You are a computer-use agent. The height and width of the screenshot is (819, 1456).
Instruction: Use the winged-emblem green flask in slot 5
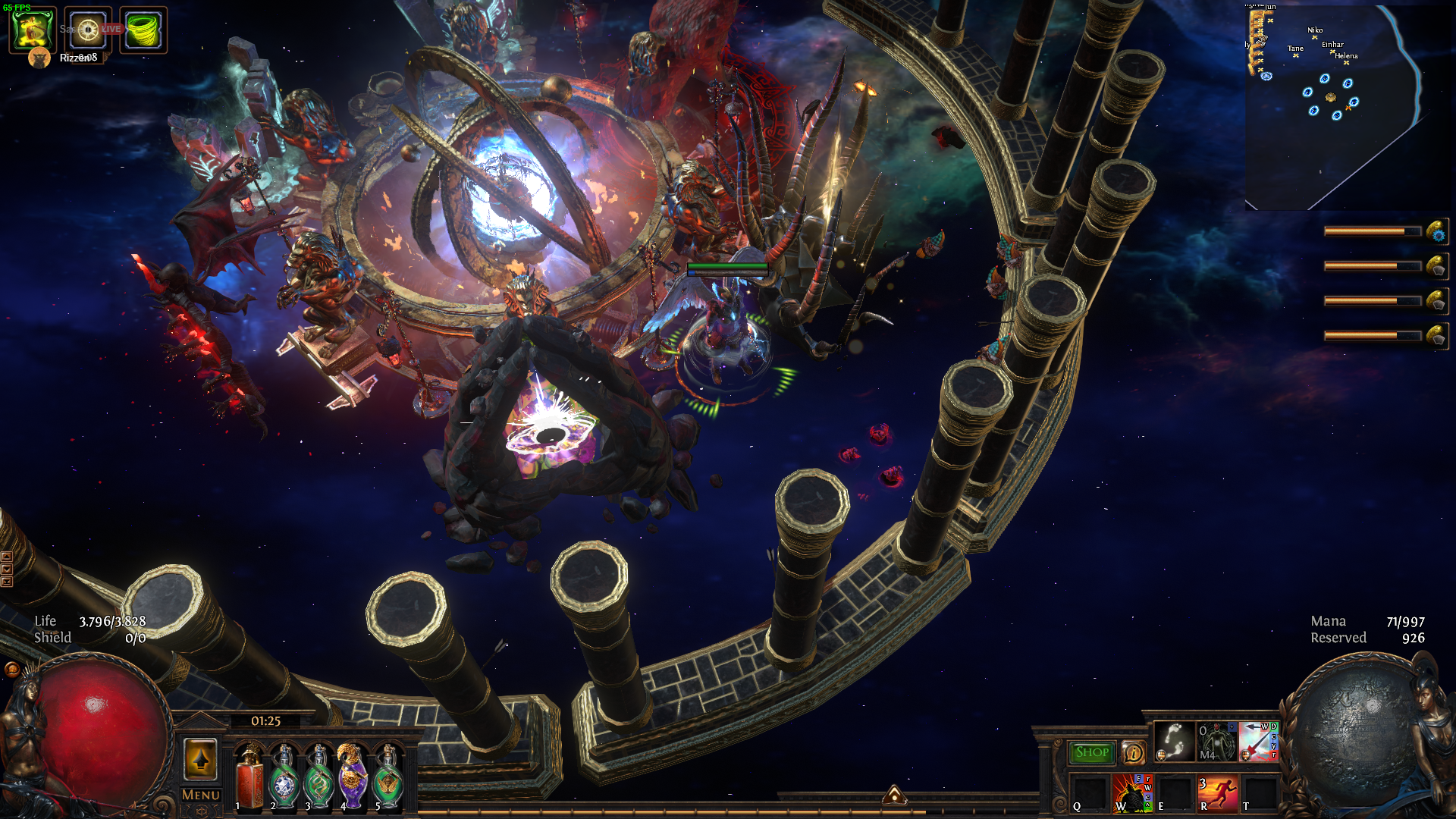(x=388, y=779)
